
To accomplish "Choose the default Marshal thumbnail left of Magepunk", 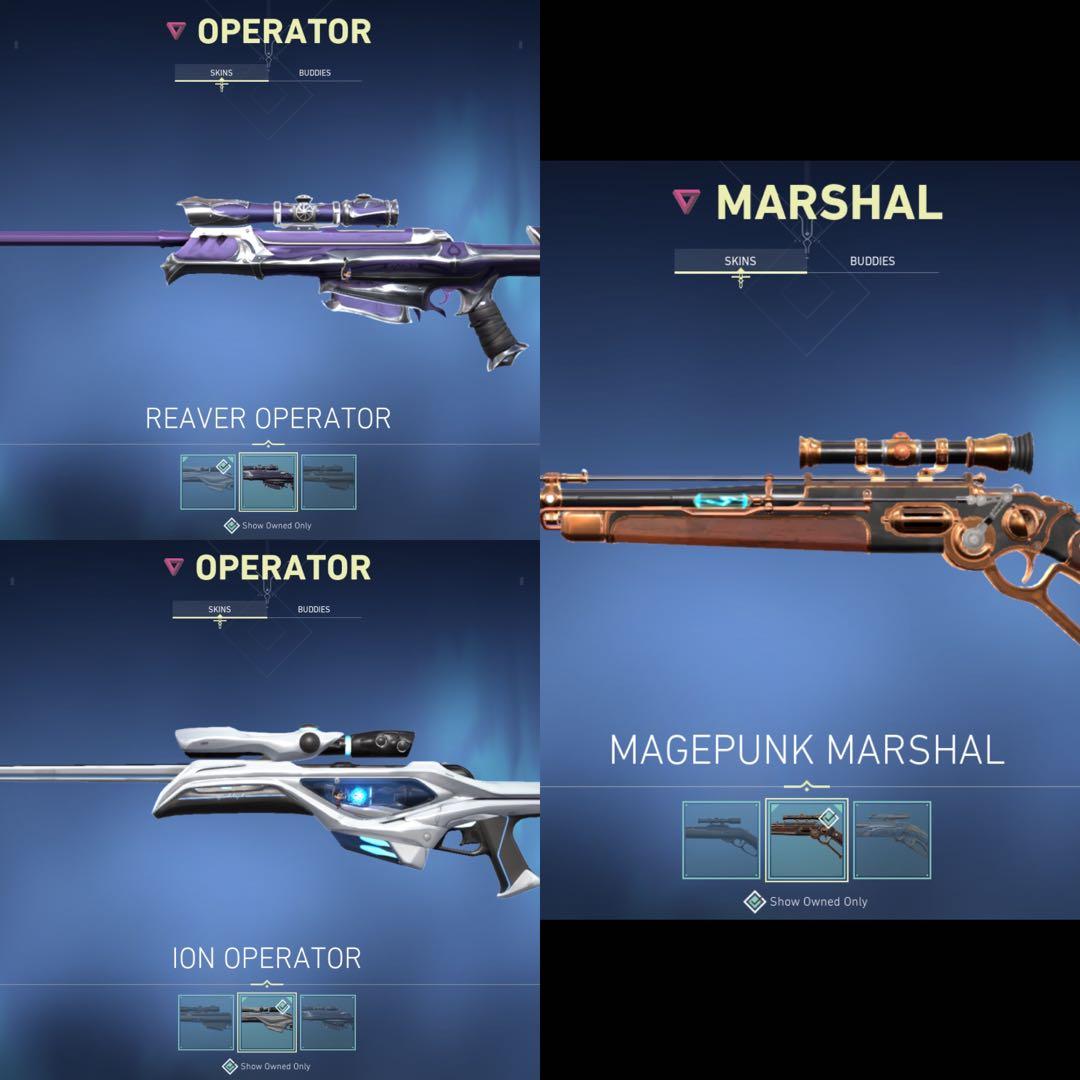I will (x=721, y=840).
